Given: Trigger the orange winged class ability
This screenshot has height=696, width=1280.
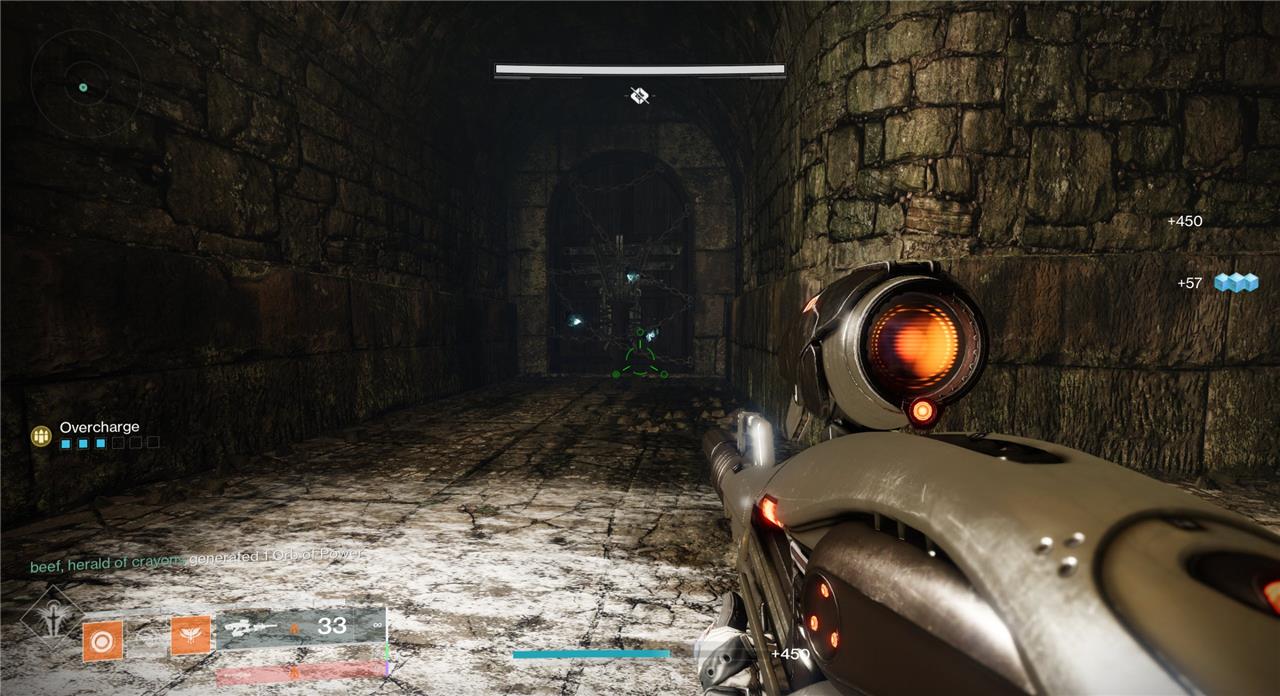Looking at the screenshot, I should 190,636.
